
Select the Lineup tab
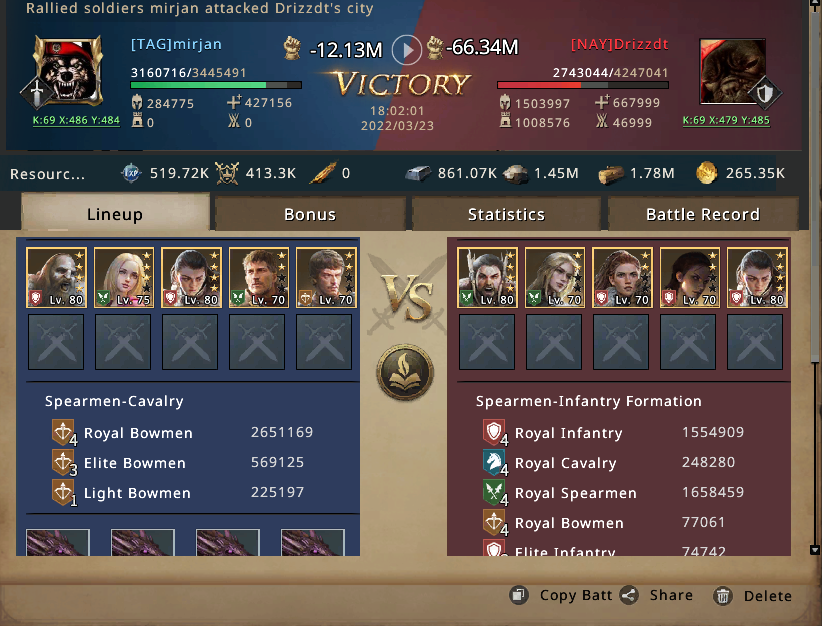(115, 214)
